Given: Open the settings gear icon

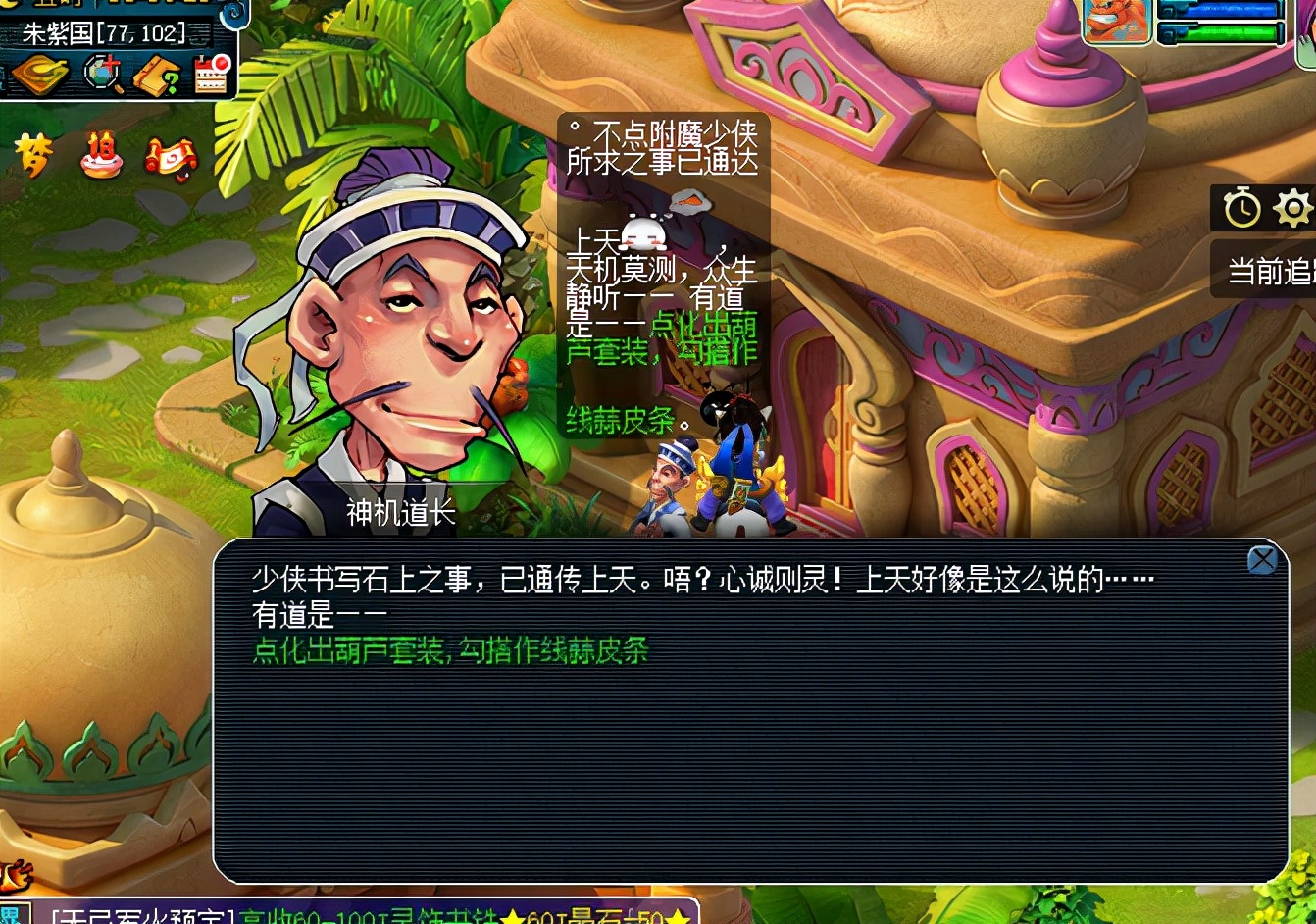Looking at the screenshot, I should point(1294,208).
